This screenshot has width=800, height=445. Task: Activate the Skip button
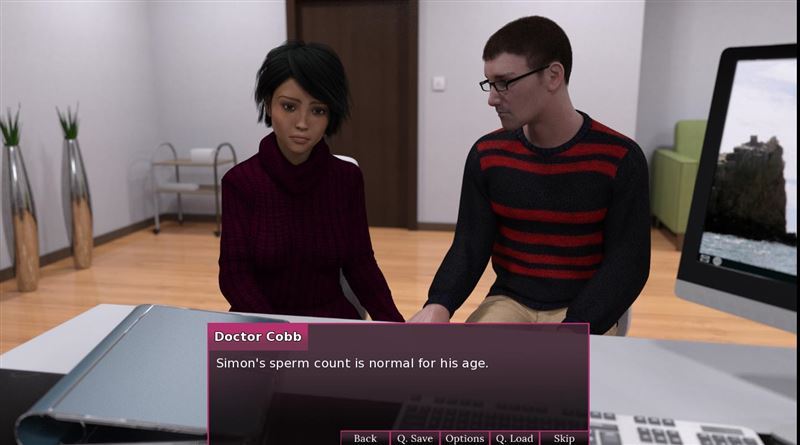[x=564, y=438]
